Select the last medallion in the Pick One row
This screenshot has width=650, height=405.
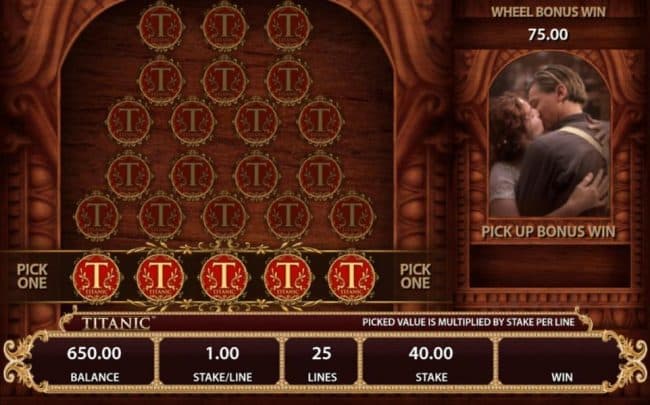coord(351,277)
